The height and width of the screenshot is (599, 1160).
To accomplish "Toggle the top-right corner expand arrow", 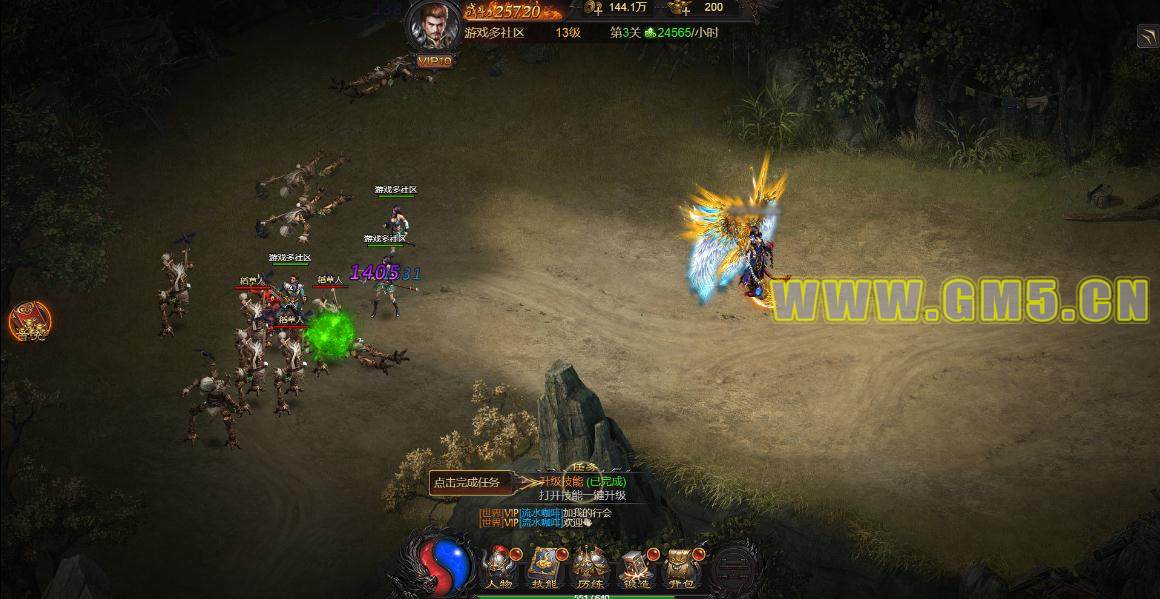I will pyautogui.click(x=1147, y=37).
